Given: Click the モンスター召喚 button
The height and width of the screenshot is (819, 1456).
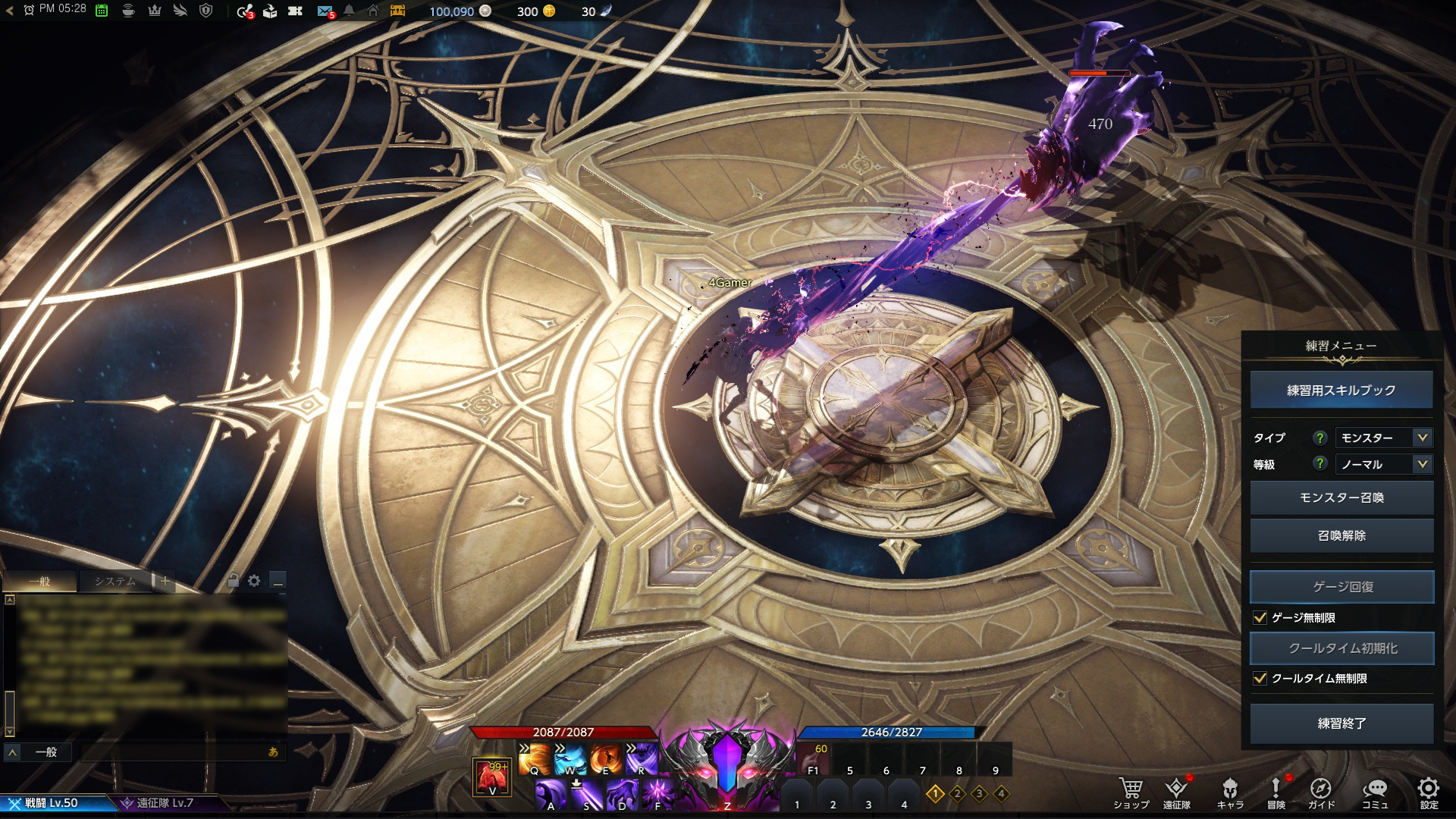Looking at the screenshot, I should (1341, 497).
